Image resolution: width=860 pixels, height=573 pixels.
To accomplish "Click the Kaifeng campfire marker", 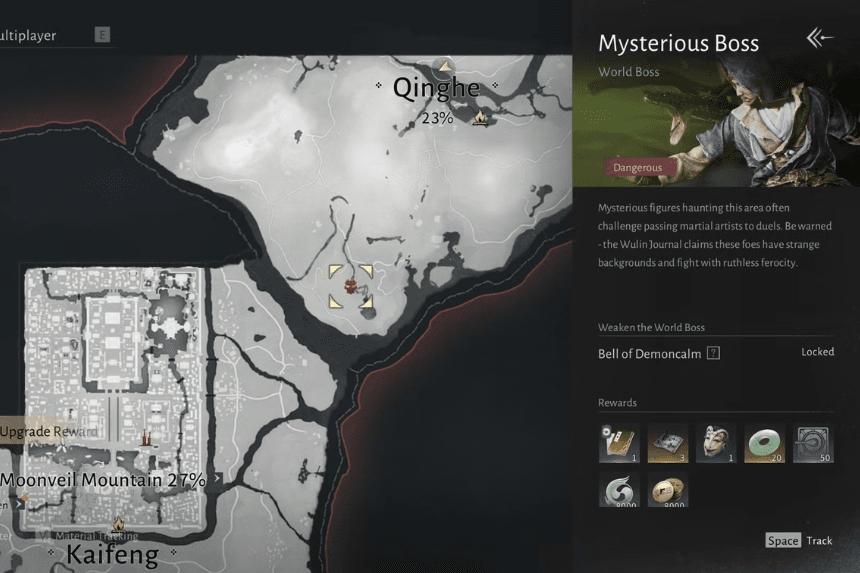I will 118,524.
